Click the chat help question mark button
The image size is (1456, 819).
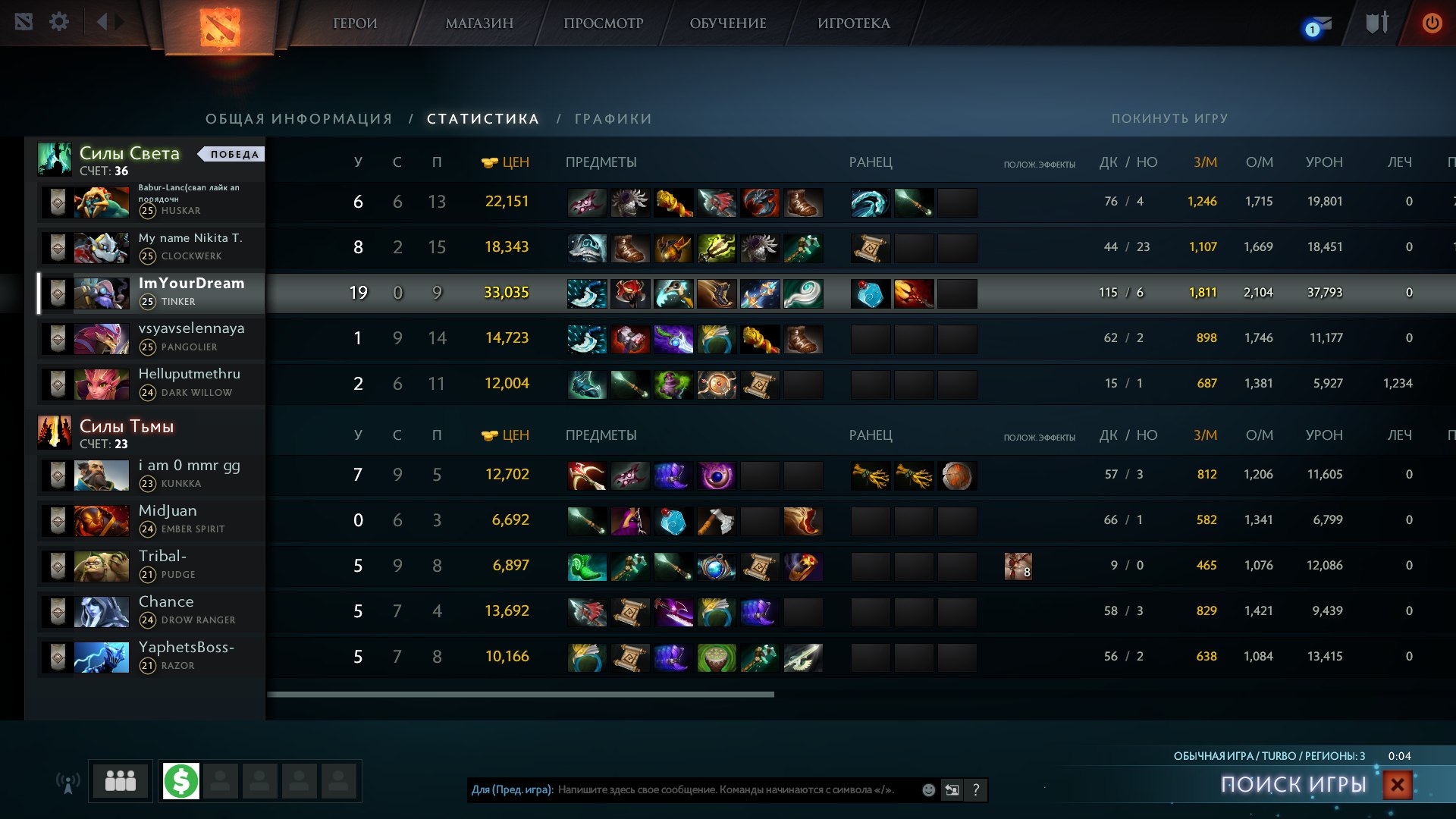click(976, 790)
